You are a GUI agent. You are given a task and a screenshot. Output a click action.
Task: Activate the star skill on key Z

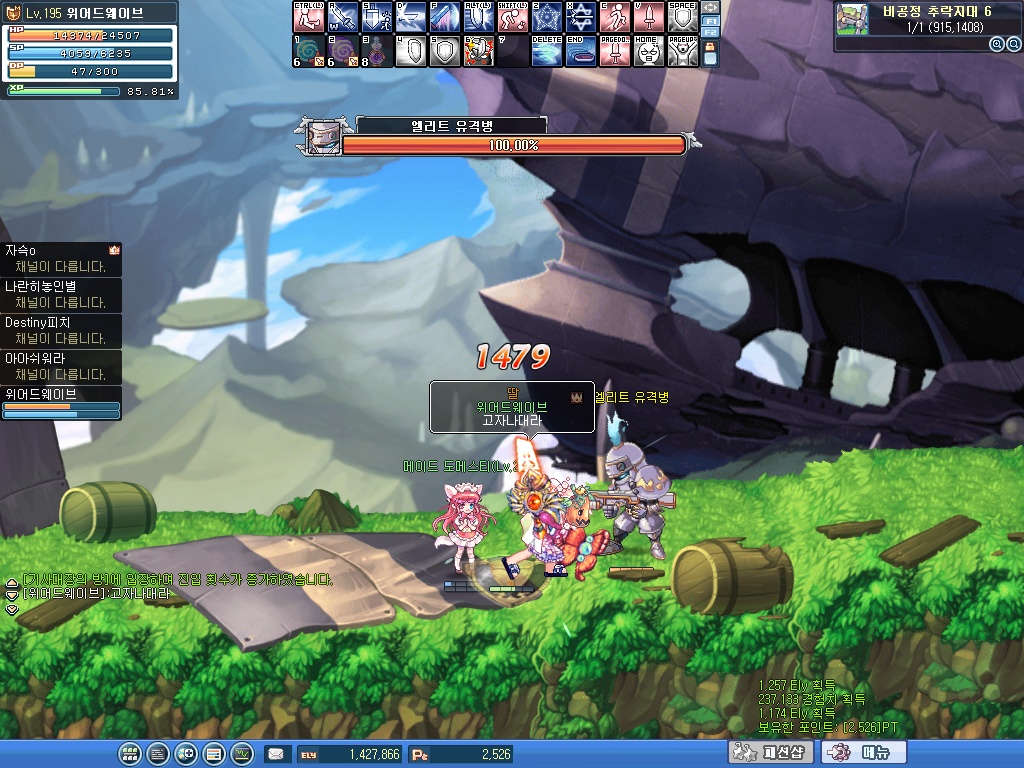546,17
